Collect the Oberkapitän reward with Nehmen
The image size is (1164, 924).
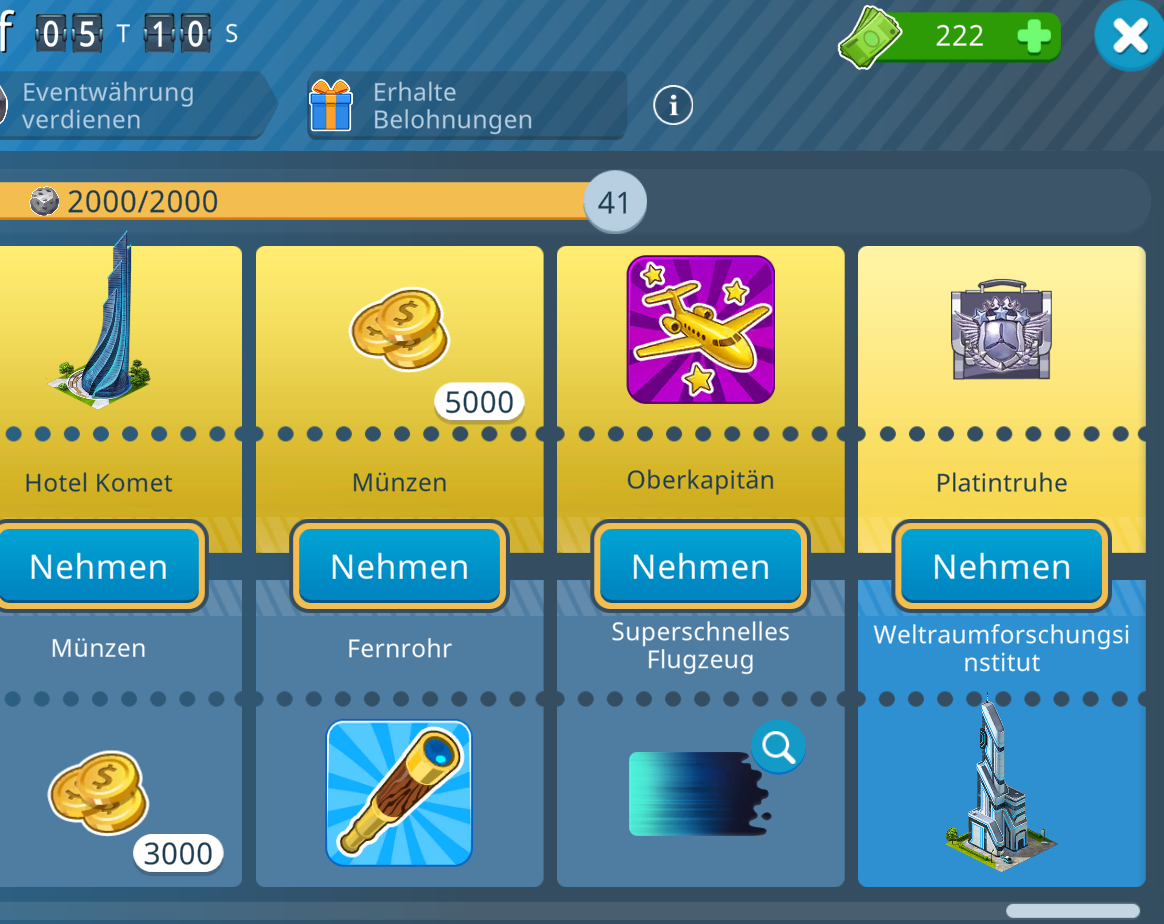point(700,566)
